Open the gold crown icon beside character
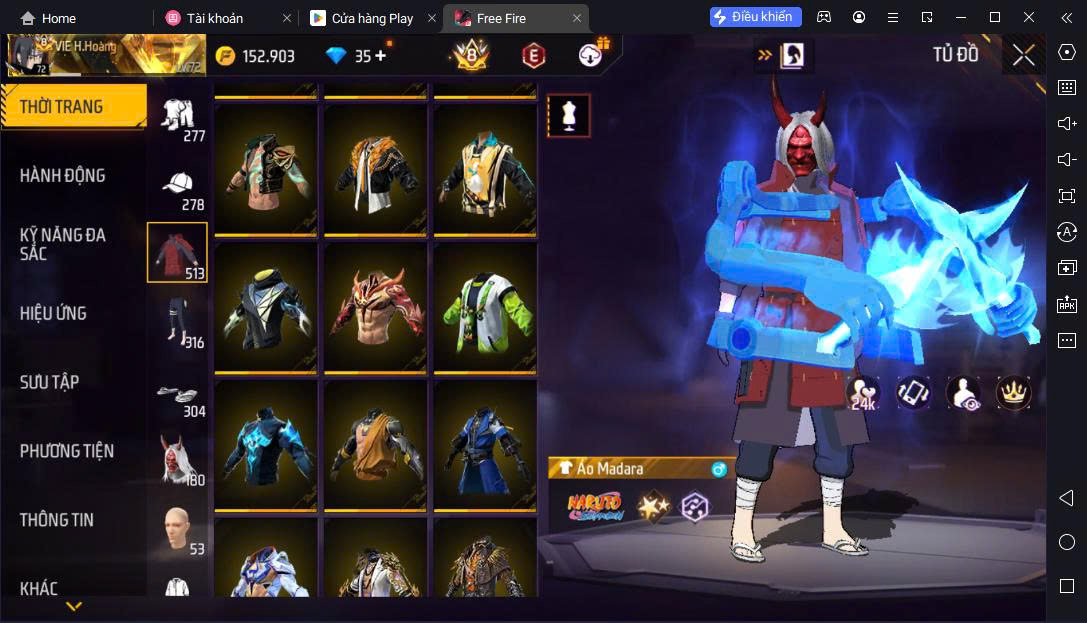 (x=1014, y=392)
